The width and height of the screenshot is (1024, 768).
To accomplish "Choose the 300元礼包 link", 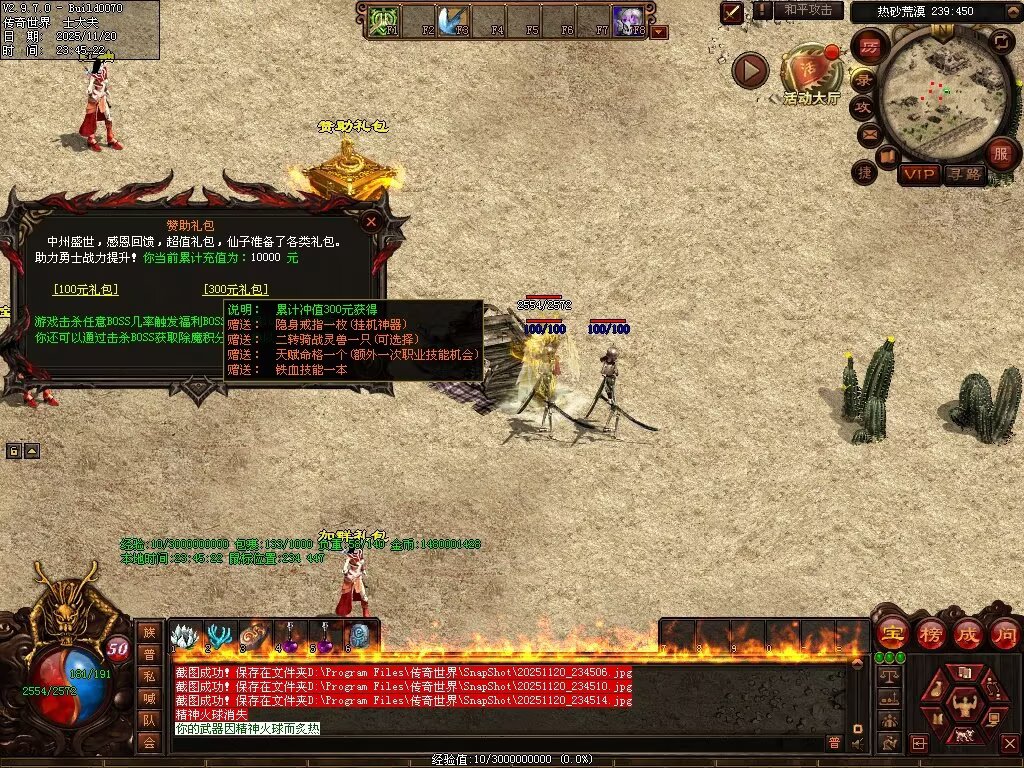I will pos(235,290).
